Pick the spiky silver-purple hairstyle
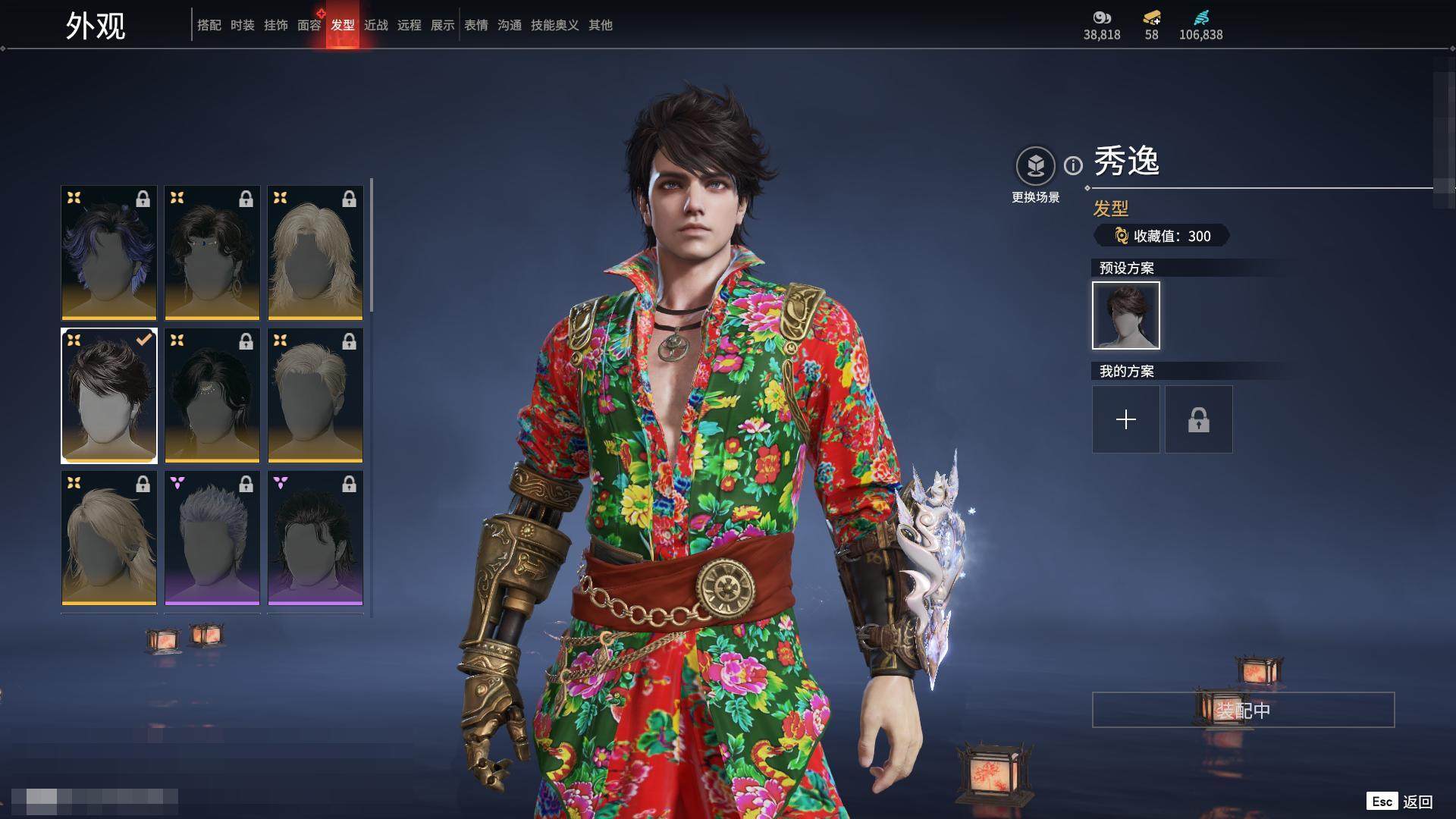The height and width of the screenshot is (819, 1456). (212, 538)
